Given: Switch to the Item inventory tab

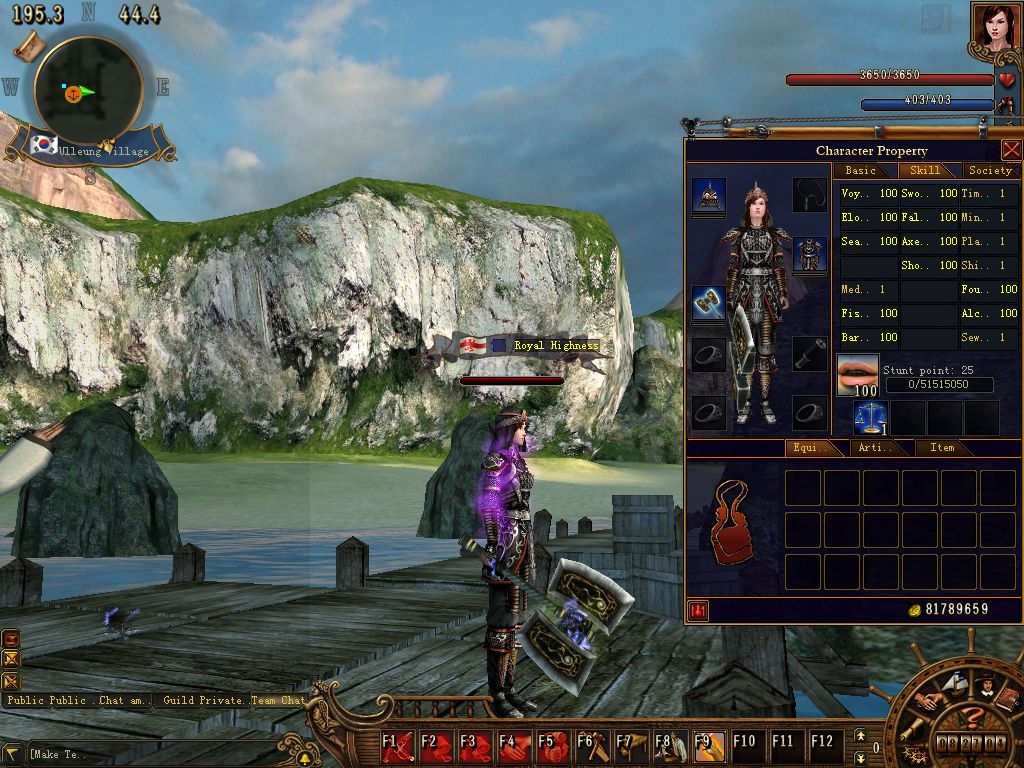Looking at the screenshot, I should click(942, 448).
